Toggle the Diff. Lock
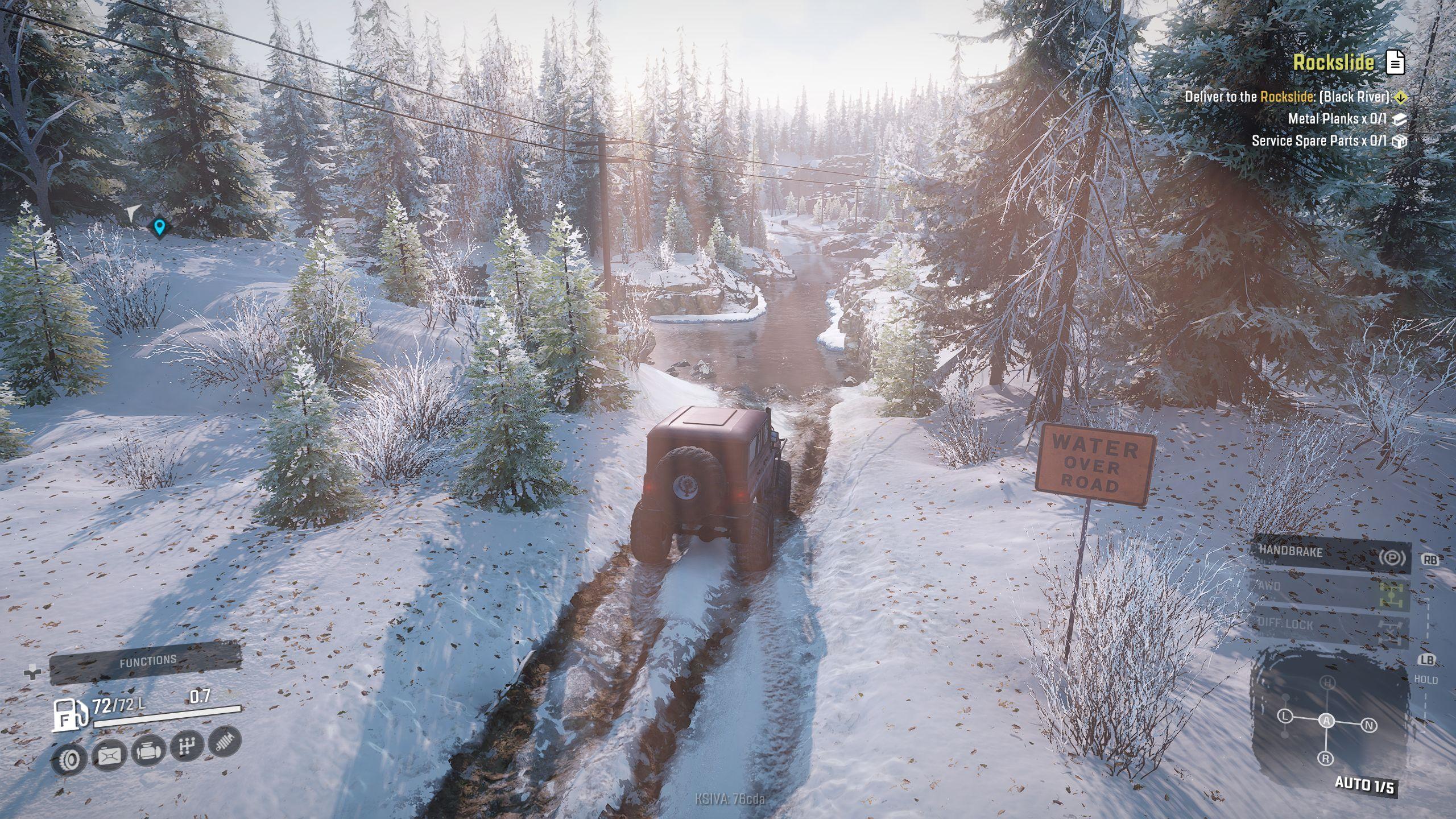1456x819 pixels. tap(1330, 625)
